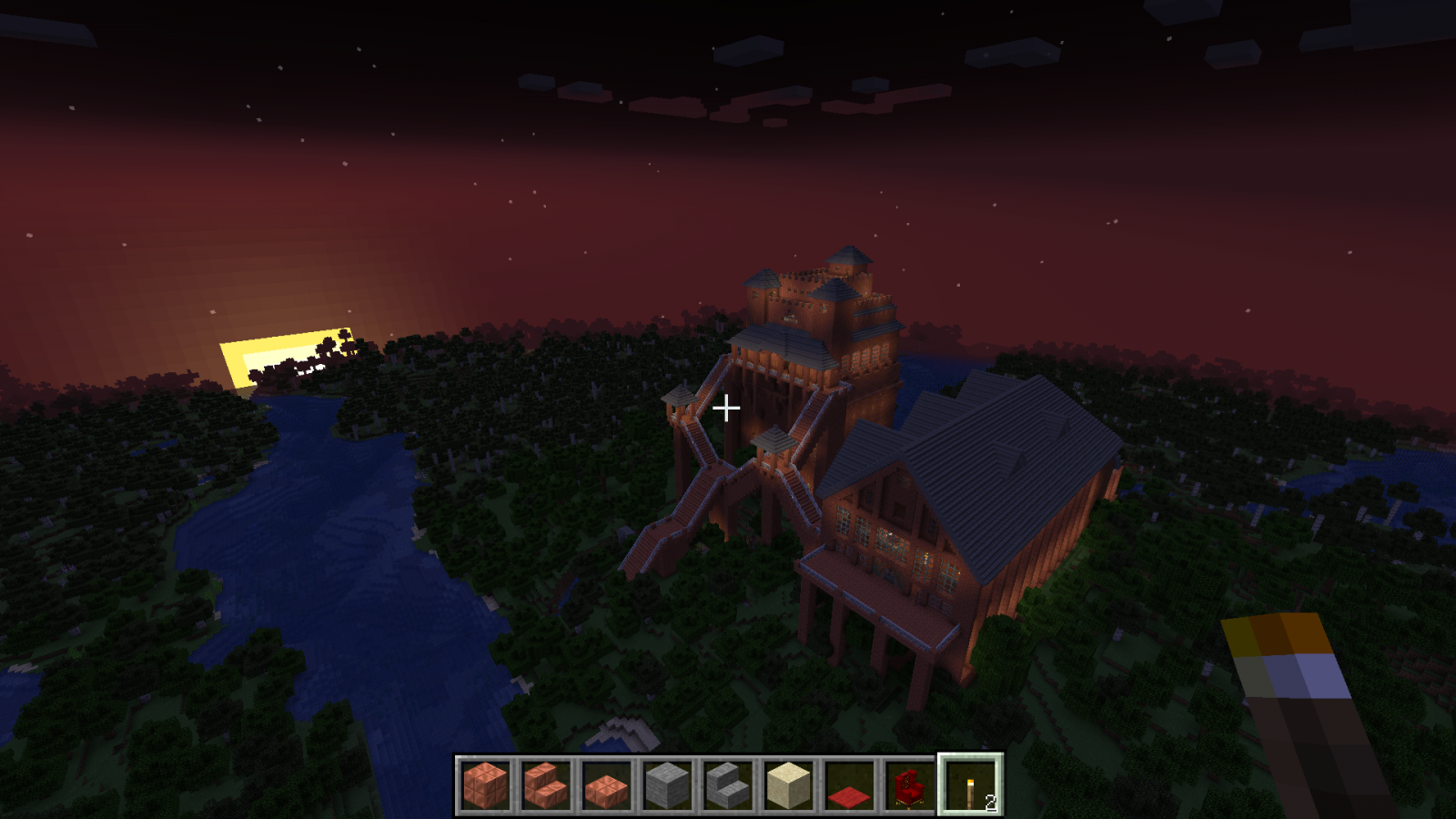This screenshot has width=1456, height=819.
Task: Choose the red throne chair slot
Action: click(909, 784)
